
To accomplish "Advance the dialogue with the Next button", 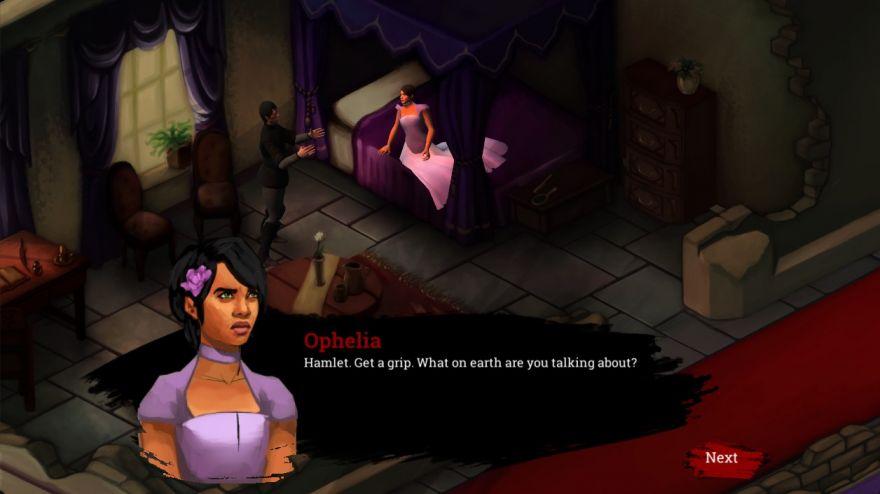I will coord(722,458).
